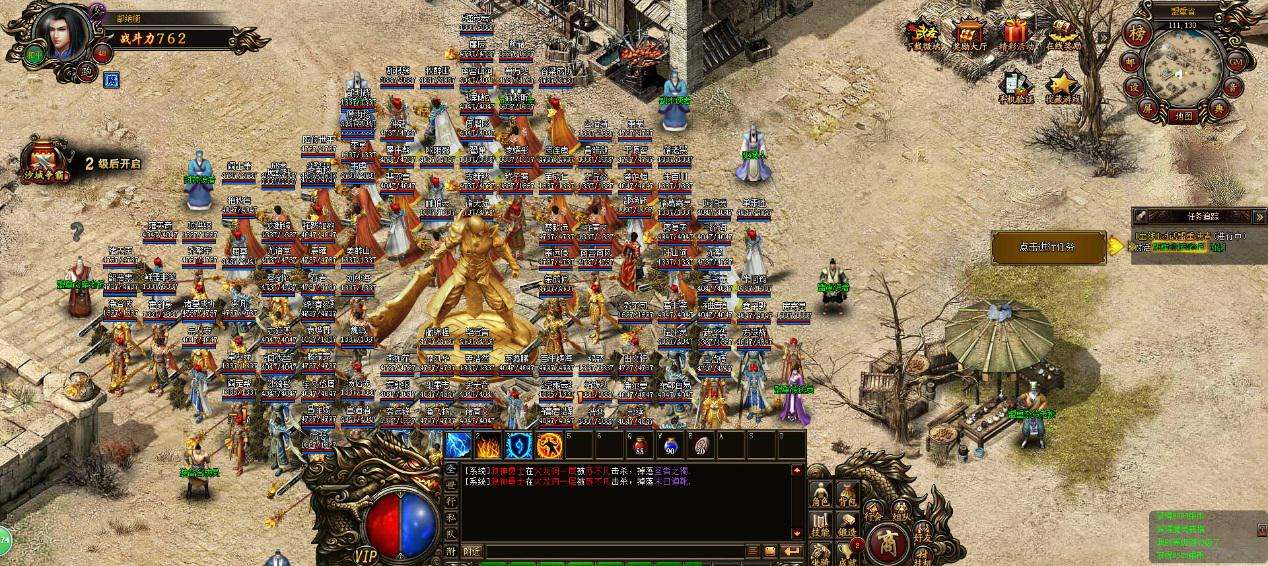Use the blue mana potion slot

pyautogui.click(x=669, y=446)
